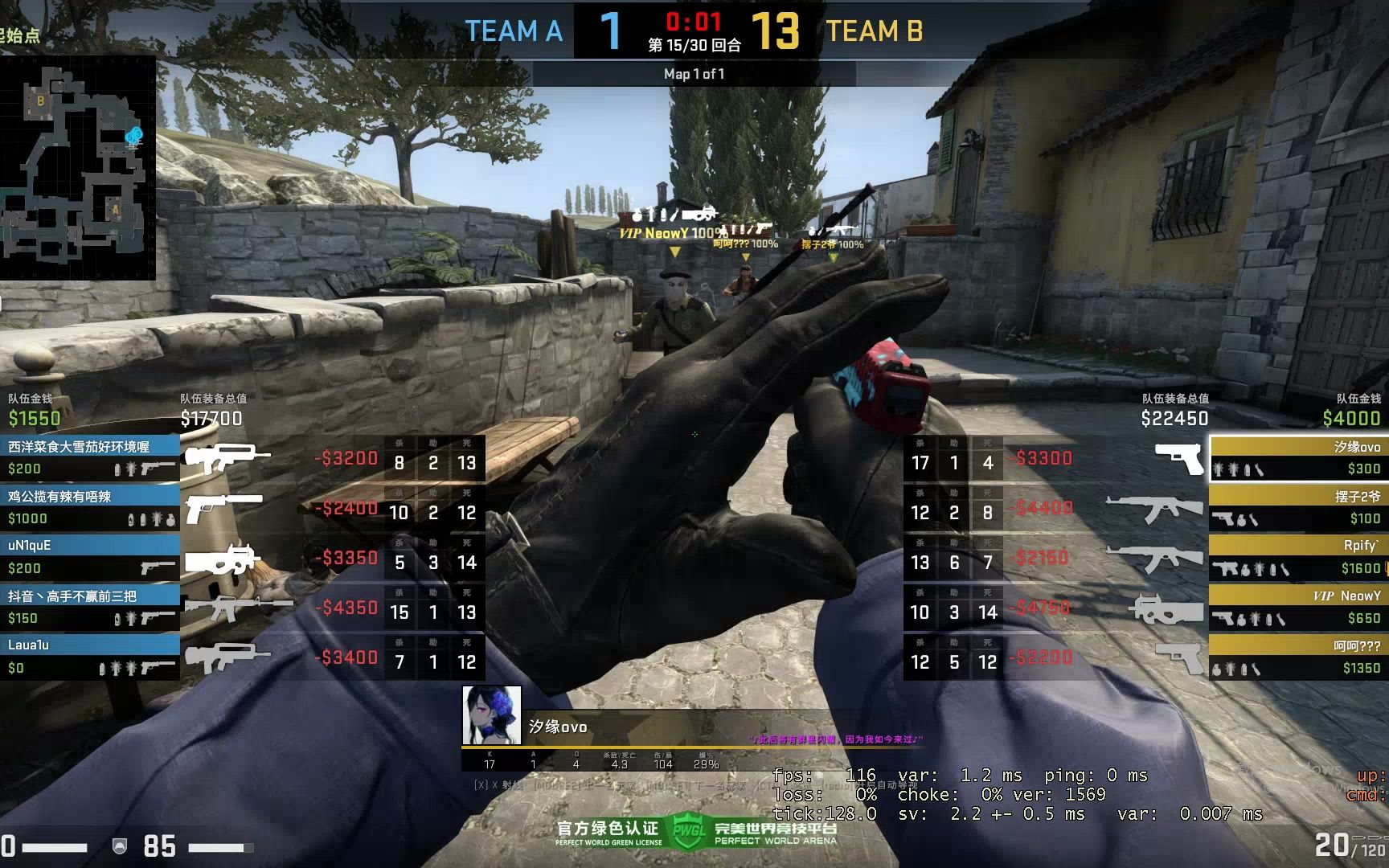The width and height of the screenshot is (1389, 868).
Task: Select Laua1u player row
Action: tap(90, 656)
